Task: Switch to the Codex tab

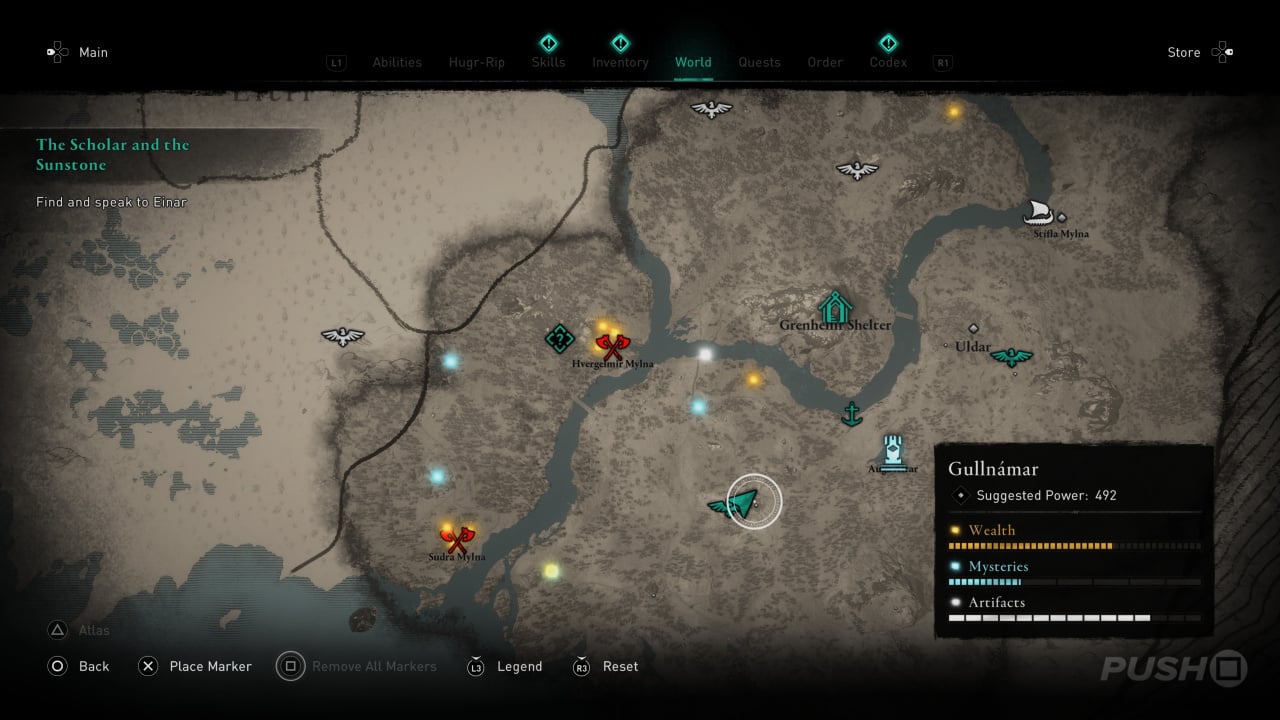Action: (x=888, y=62)
